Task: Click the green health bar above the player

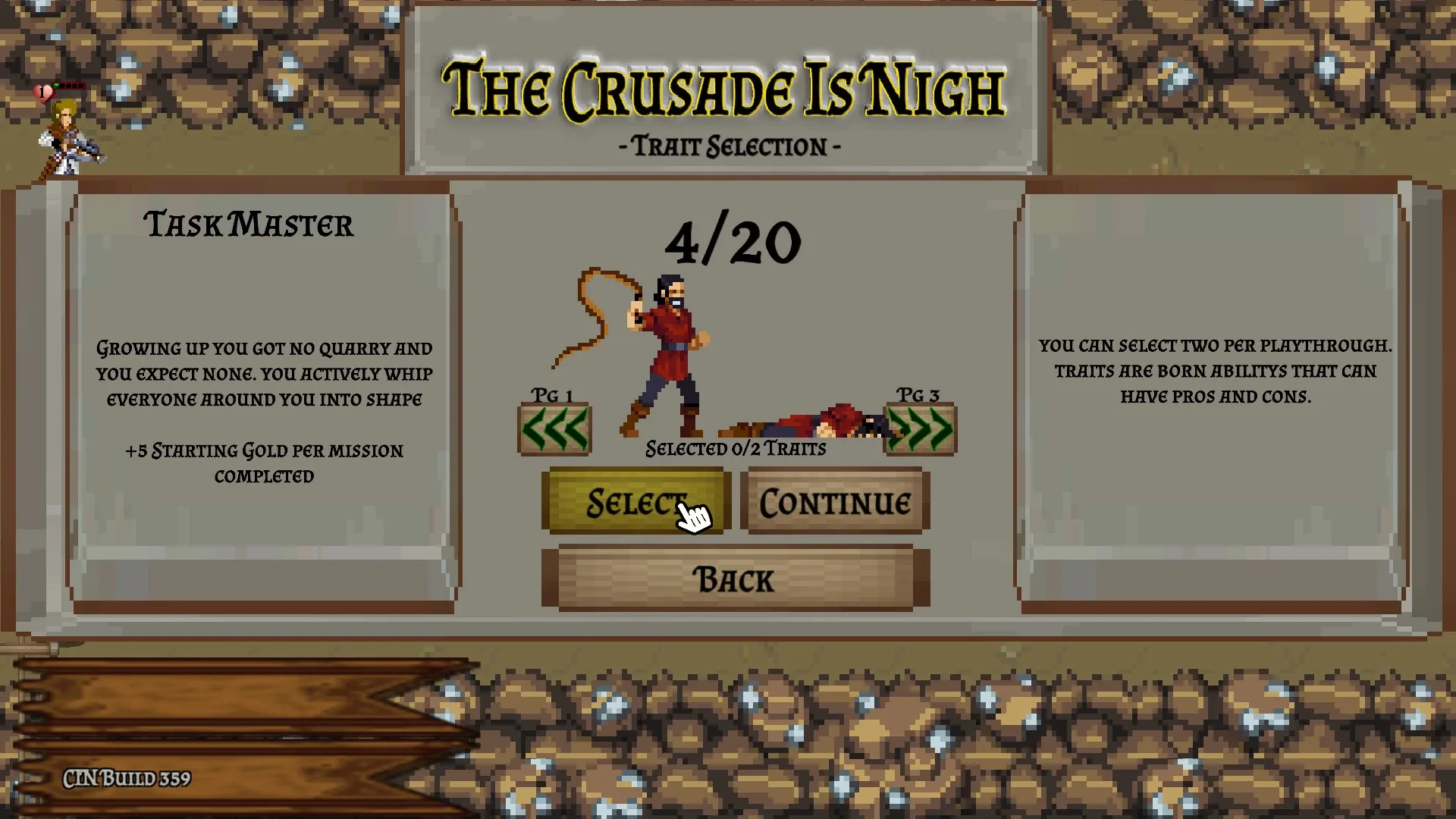Action: coord(68,86)
